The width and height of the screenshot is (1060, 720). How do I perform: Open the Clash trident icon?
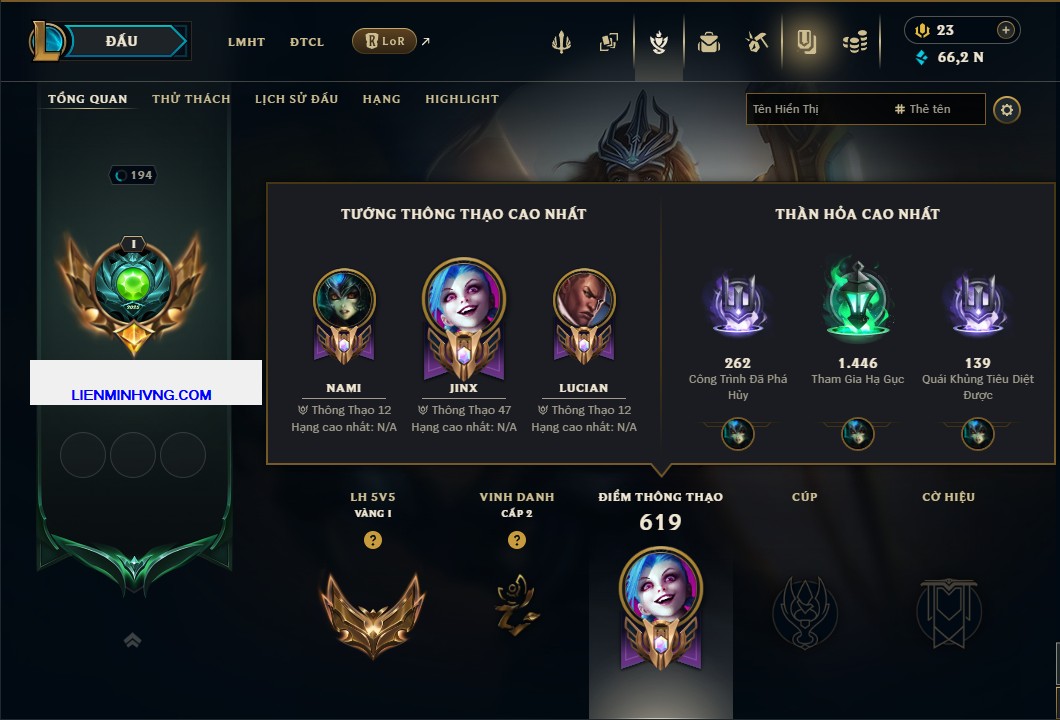tap(561, 42)
